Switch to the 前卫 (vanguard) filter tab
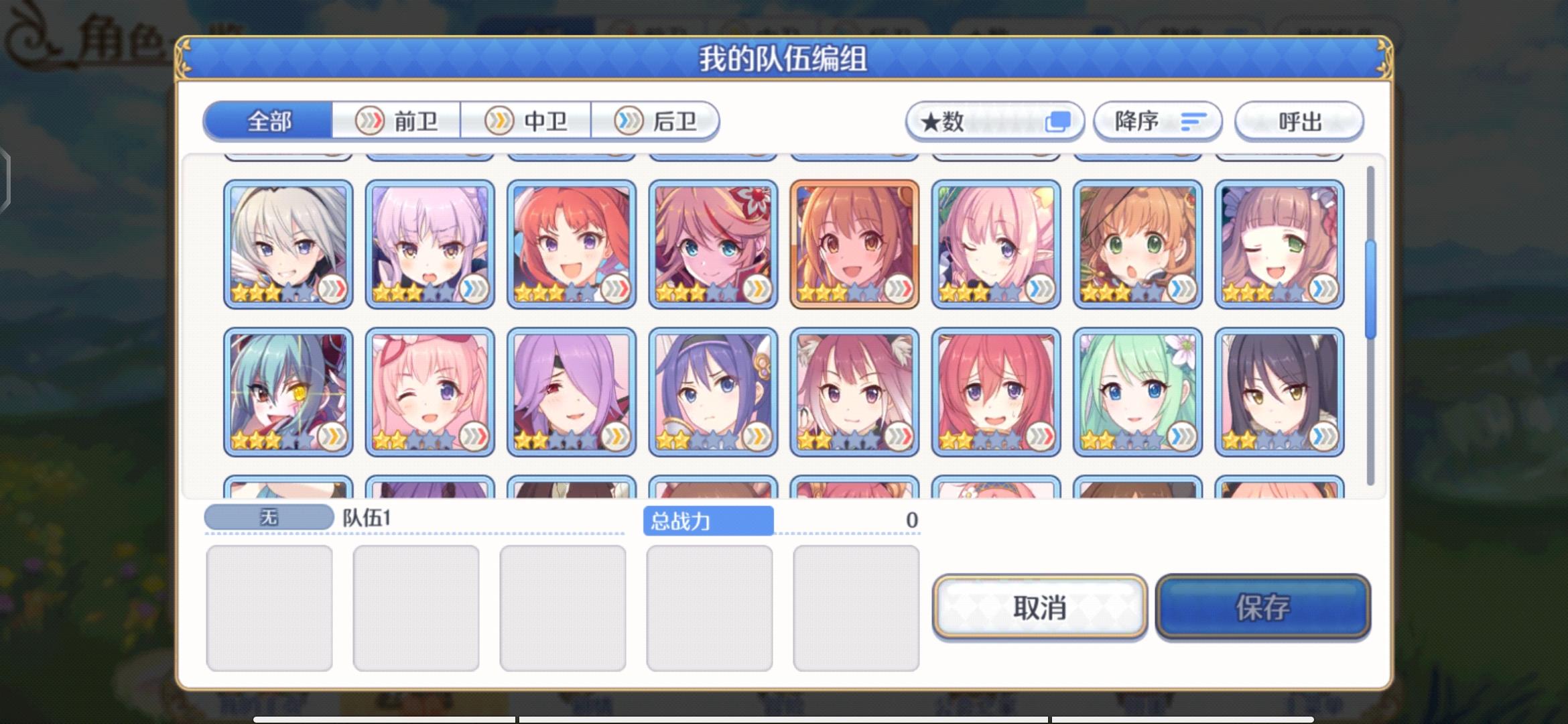1568x724 pixels. coord(398,121)
